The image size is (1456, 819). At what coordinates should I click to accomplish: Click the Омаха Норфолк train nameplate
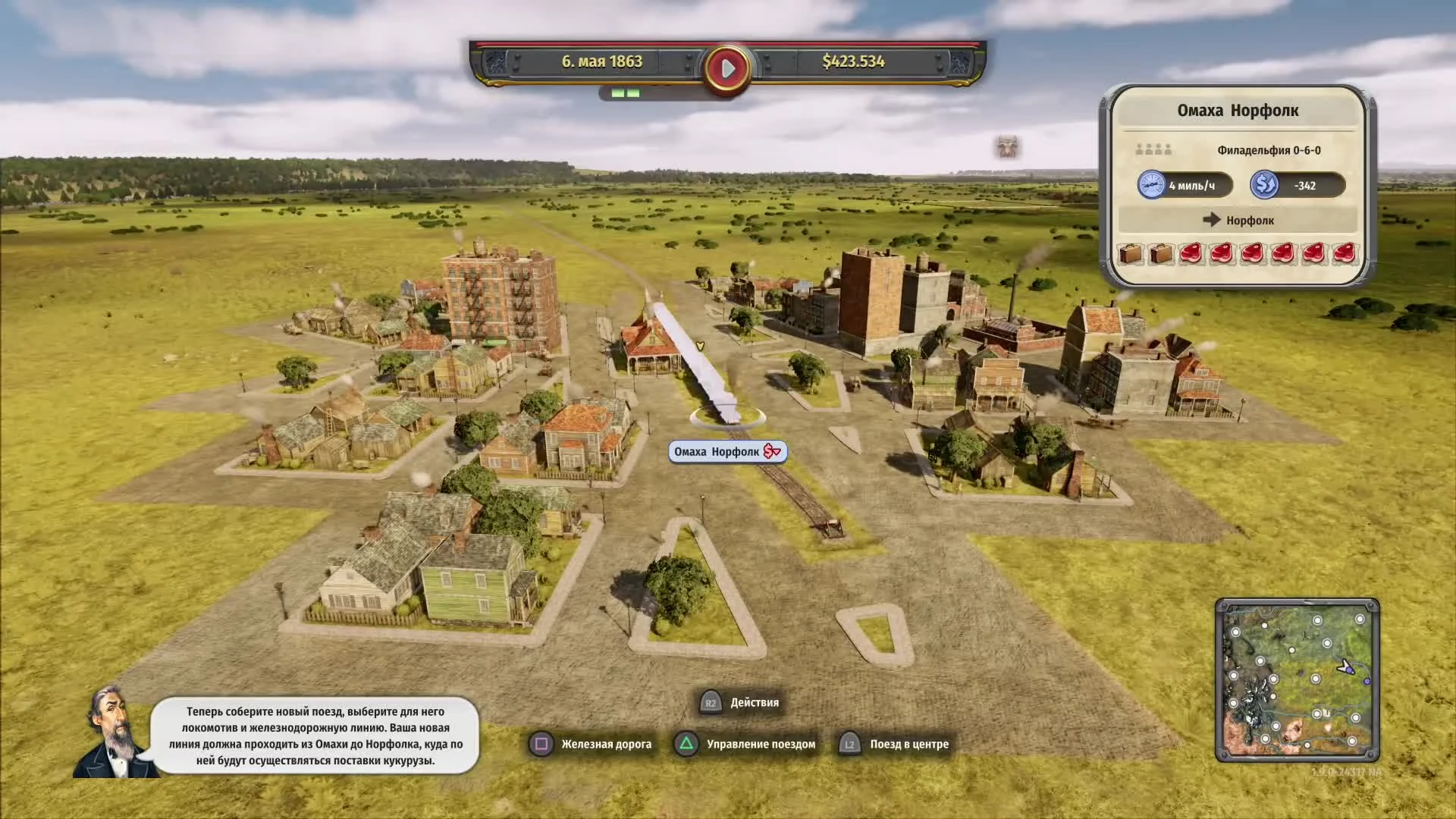pyautogui.click(x=718, y=451)
